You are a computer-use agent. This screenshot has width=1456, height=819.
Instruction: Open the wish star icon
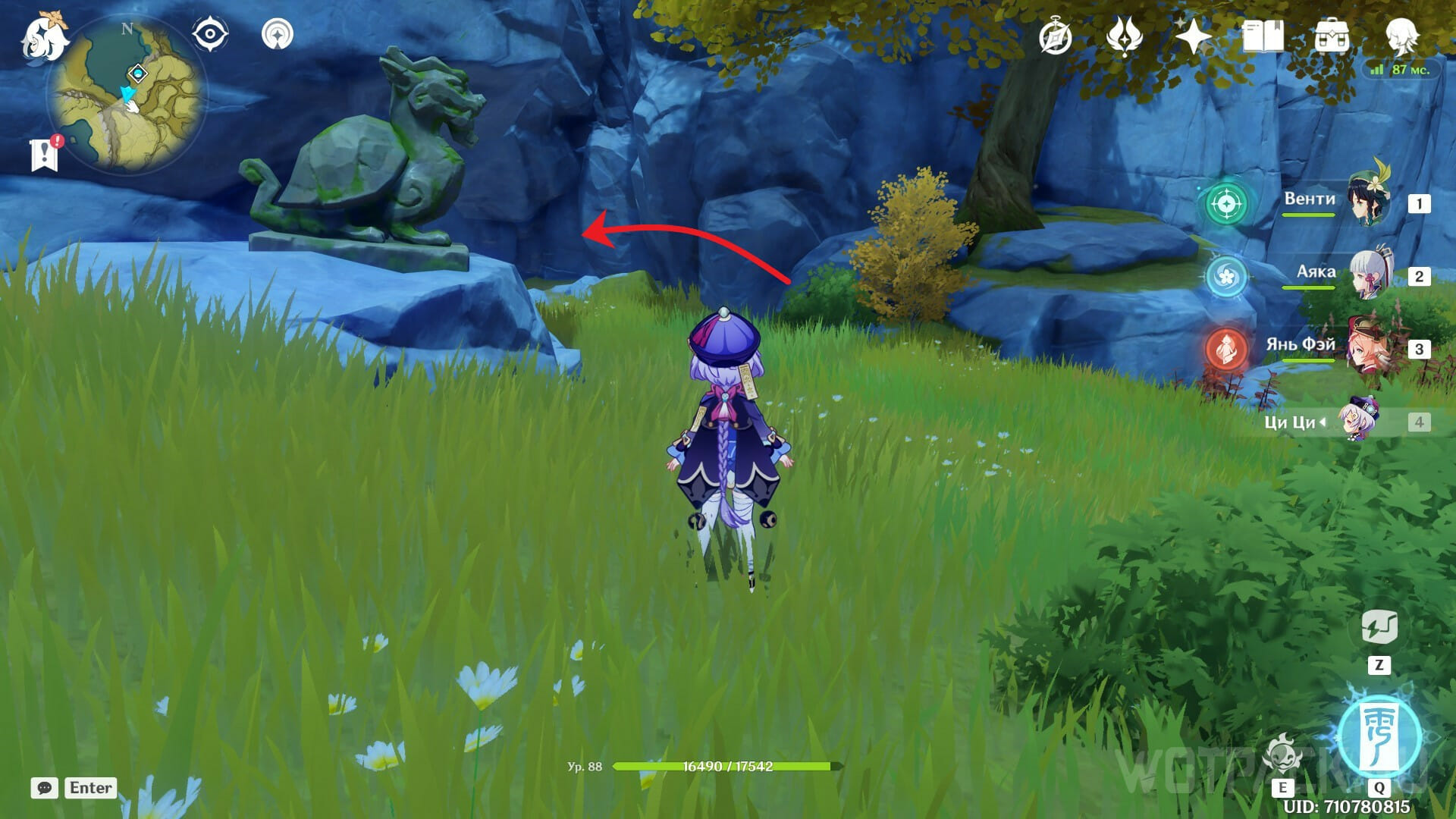(x=1193, y=36)
